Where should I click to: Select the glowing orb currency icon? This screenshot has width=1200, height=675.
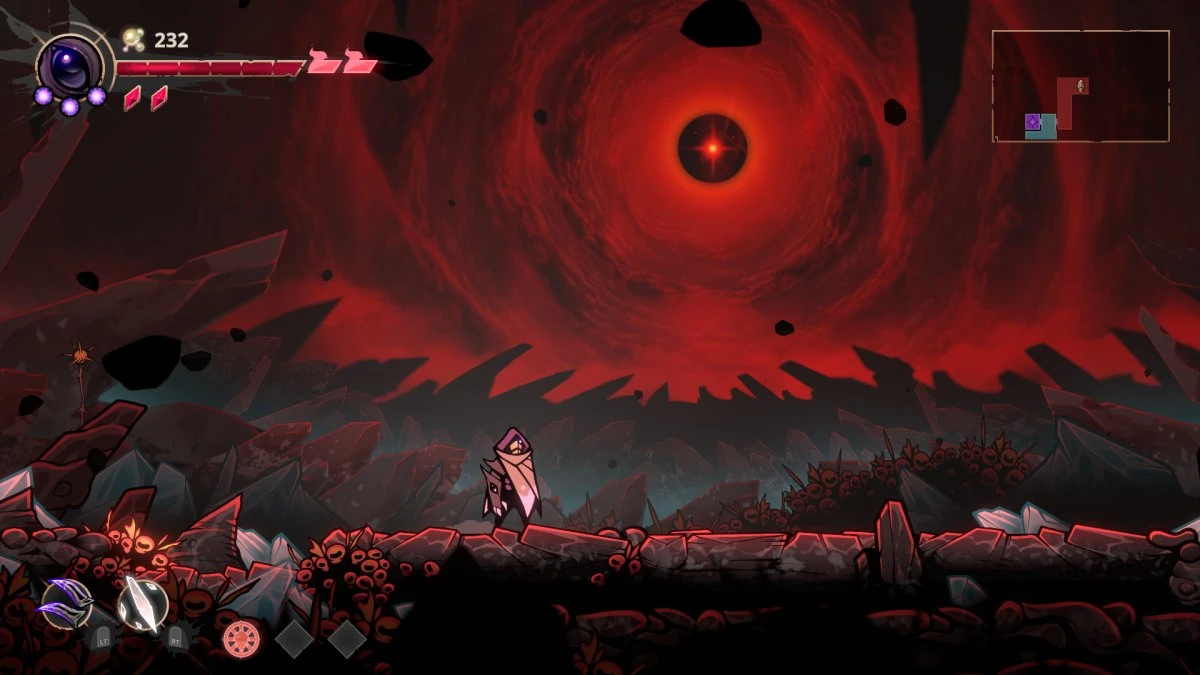click(x=133, y=40)
